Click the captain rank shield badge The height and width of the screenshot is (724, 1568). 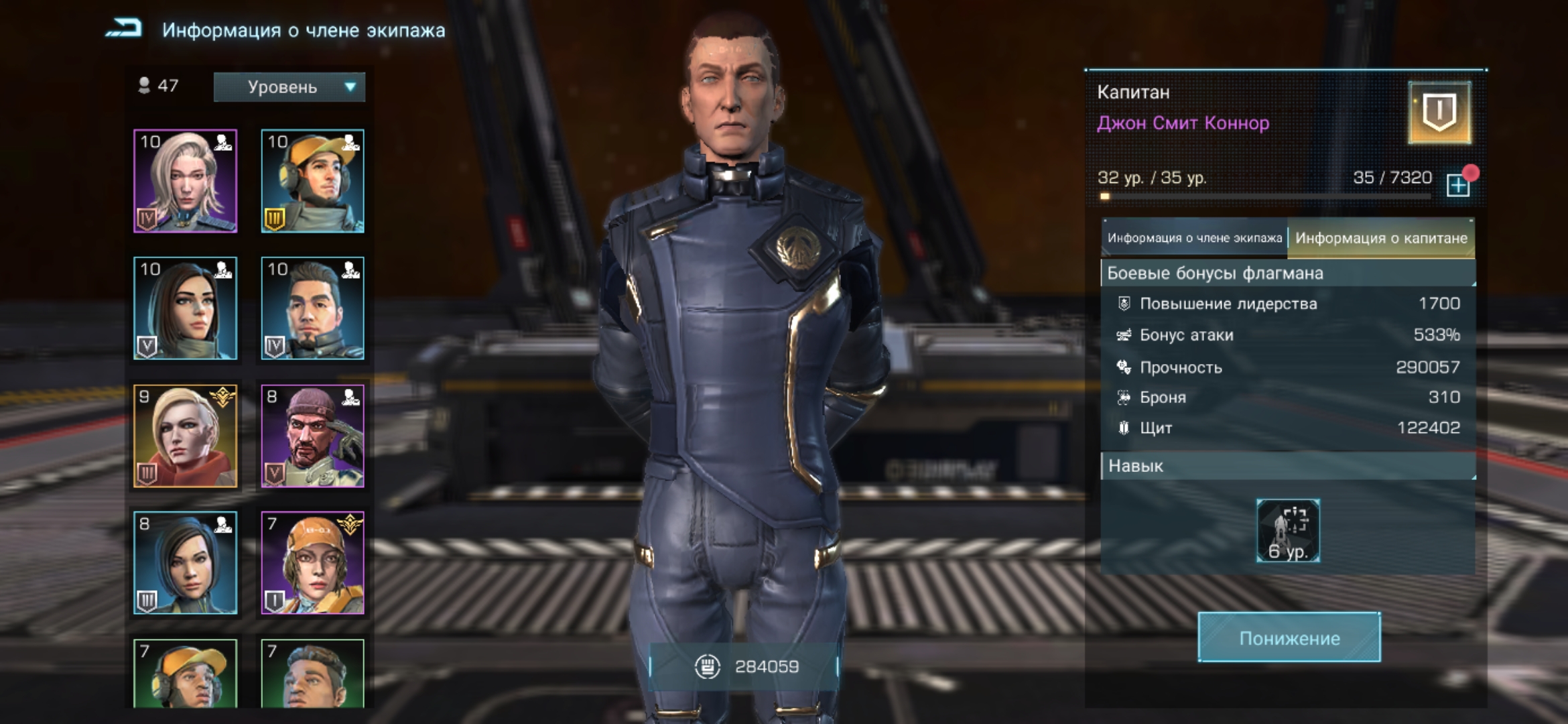[1439, 113]
